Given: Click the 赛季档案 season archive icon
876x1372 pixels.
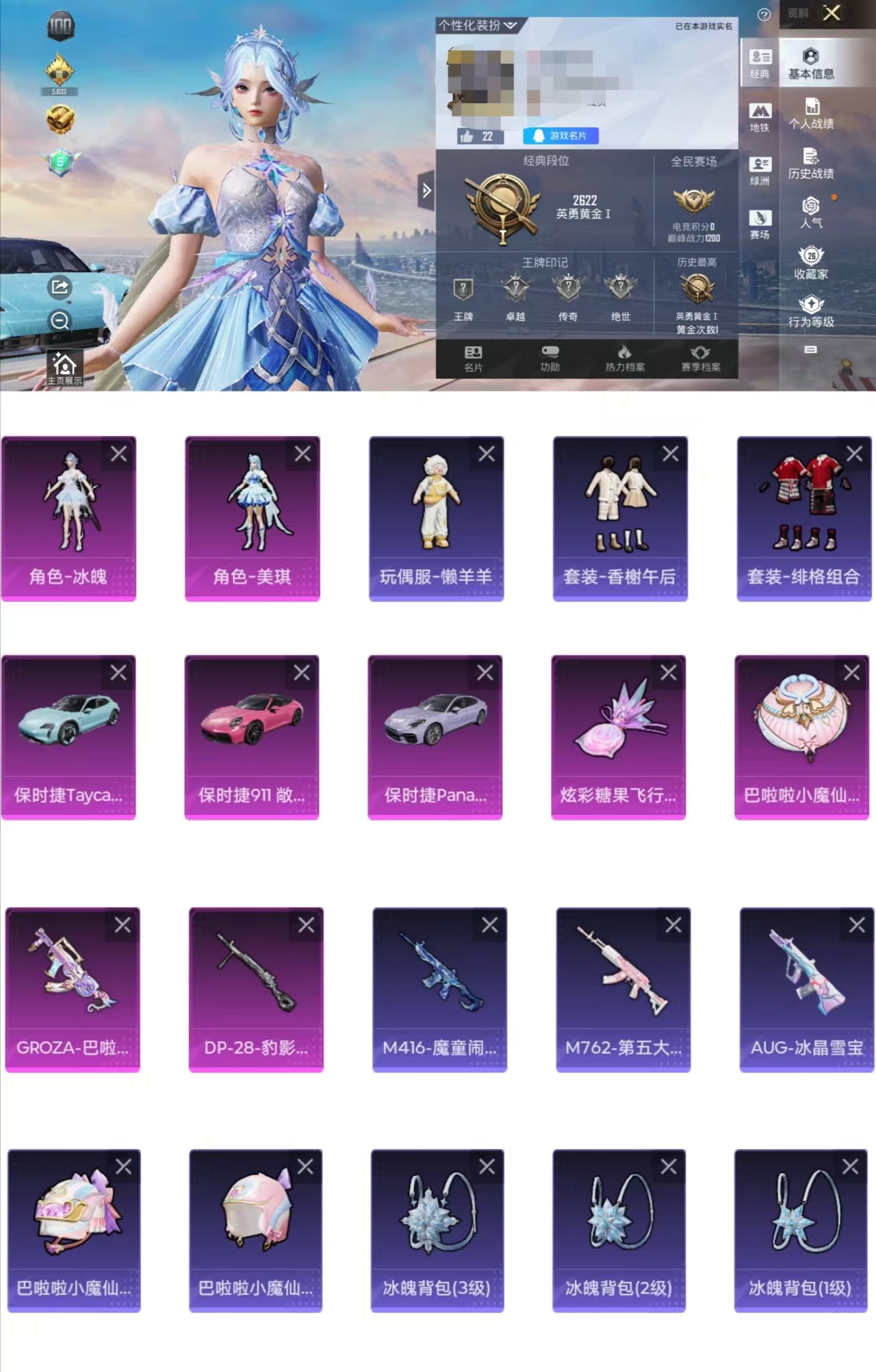Looking at the screenshot, I should pyautogui.click(x=702, y=360).
